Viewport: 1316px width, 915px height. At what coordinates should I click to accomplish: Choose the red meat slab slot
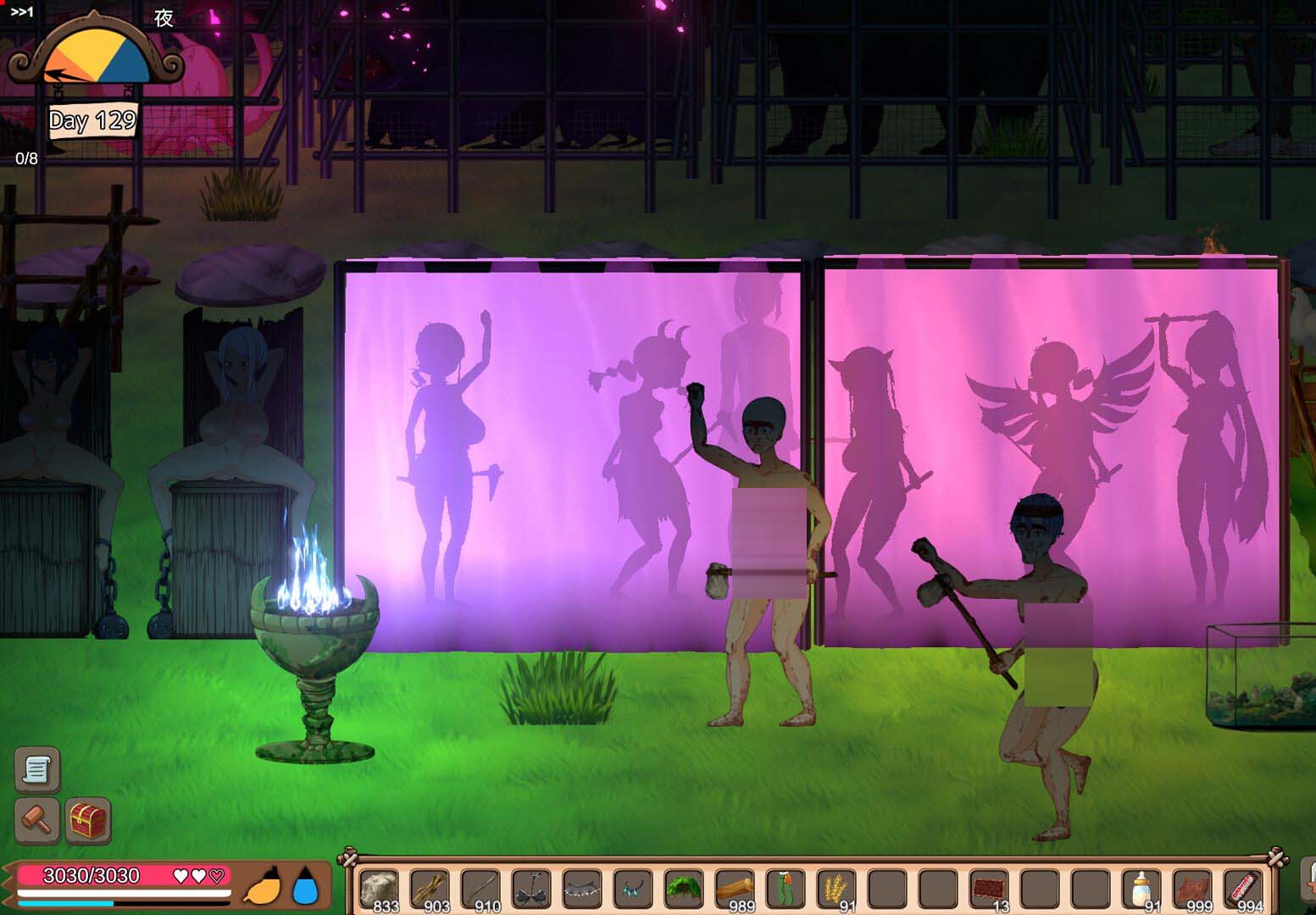point(989,890)
